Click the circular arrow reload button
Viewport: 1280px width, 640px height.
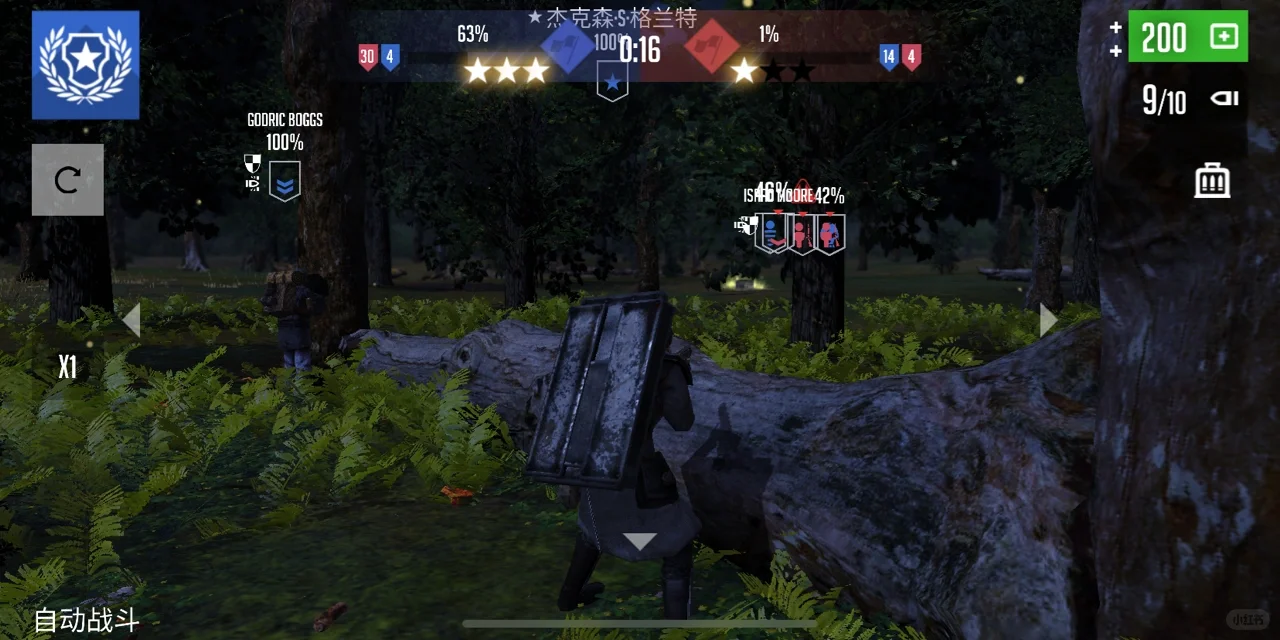67,180
